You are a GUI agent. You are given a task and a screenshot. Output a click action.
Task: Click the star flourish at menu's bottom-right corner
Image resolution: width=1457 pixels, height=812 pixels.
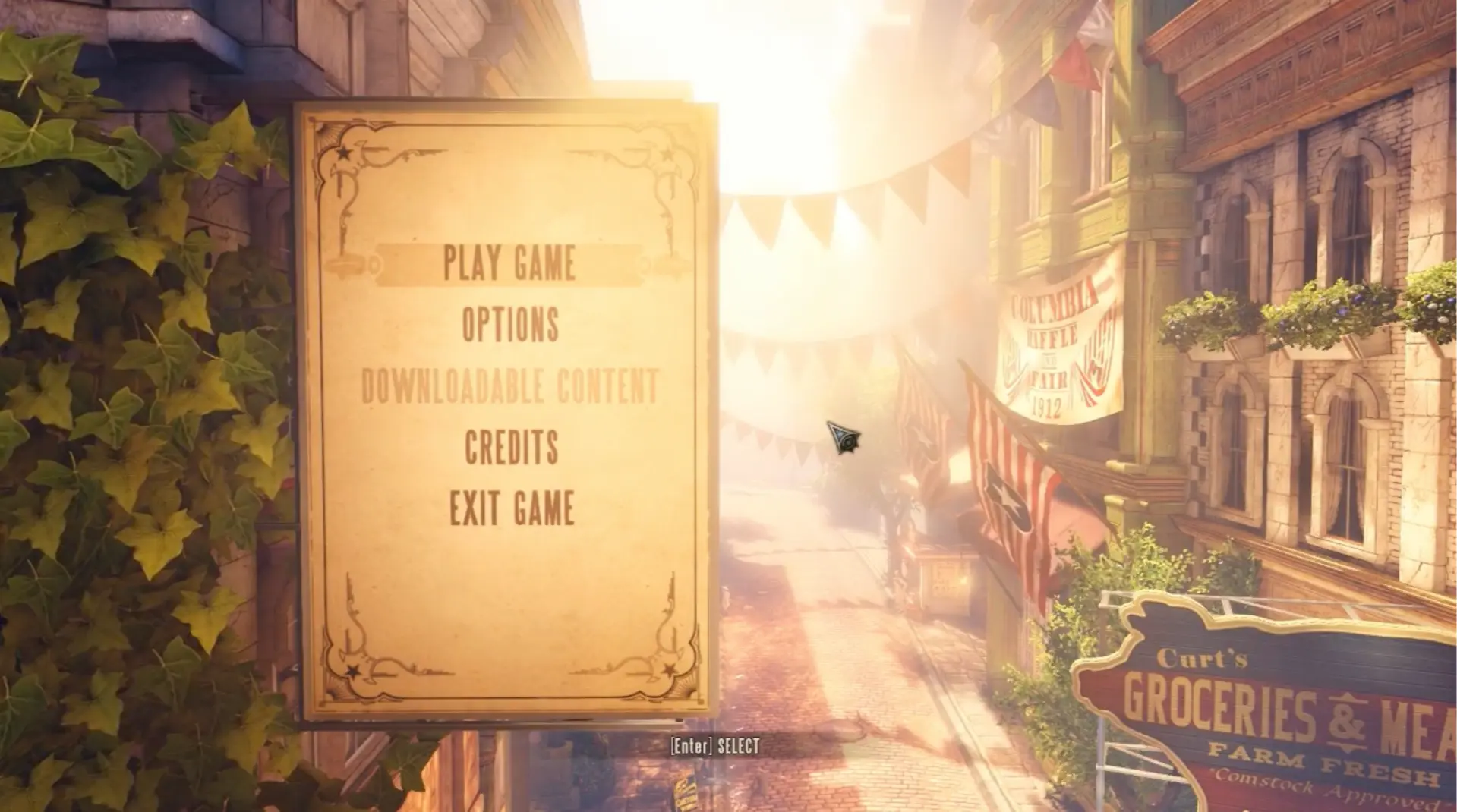(668, 668)
